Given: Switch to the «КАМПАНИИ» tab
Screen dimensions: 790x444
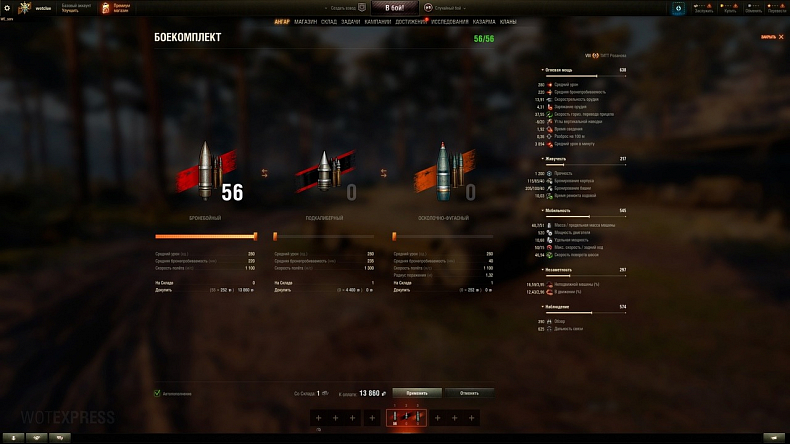Looking at the screenshot, I should [378, 20].
